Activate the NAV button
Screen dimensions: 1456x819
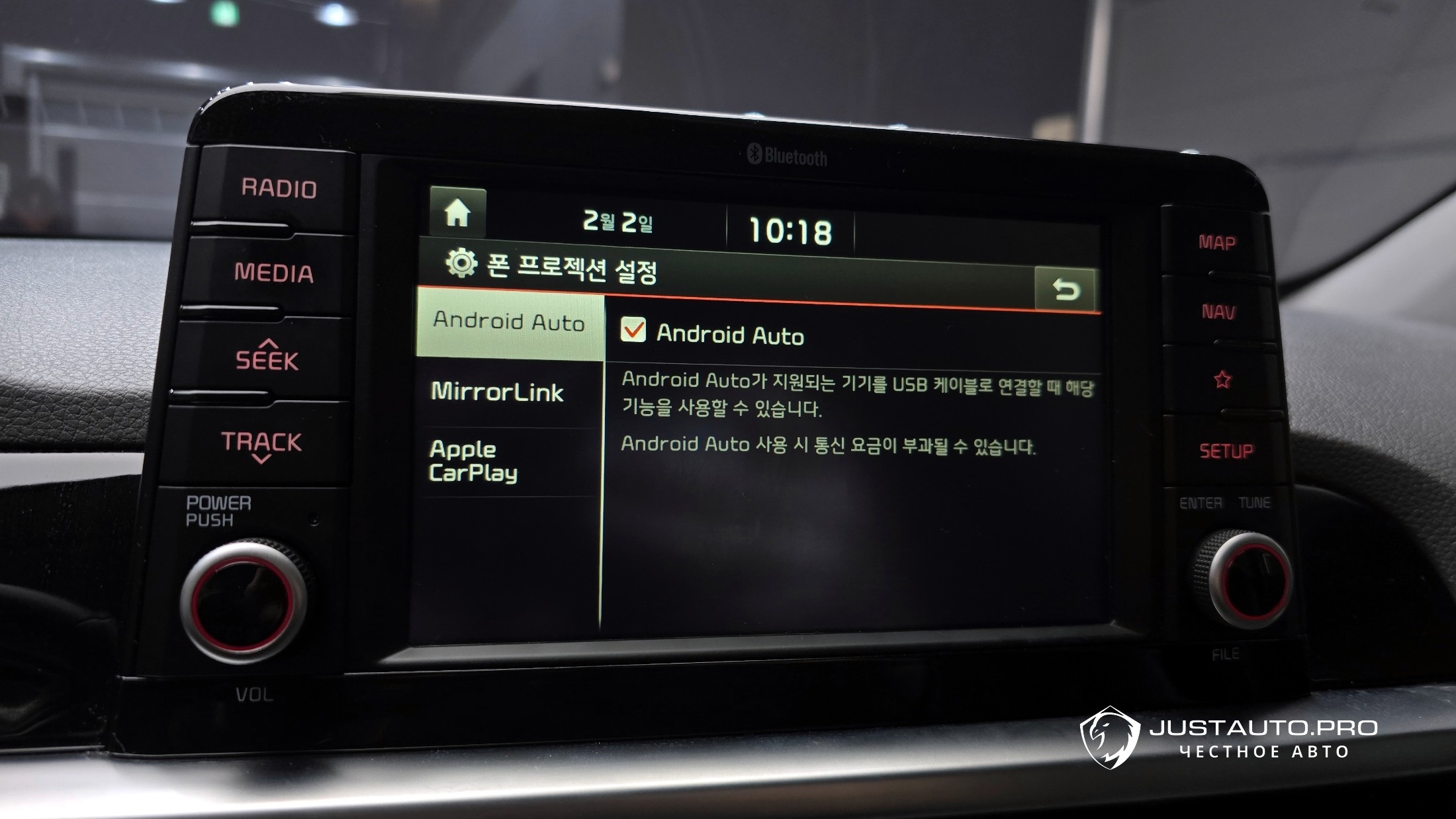pyautogui.click(x=1218, y=312)
